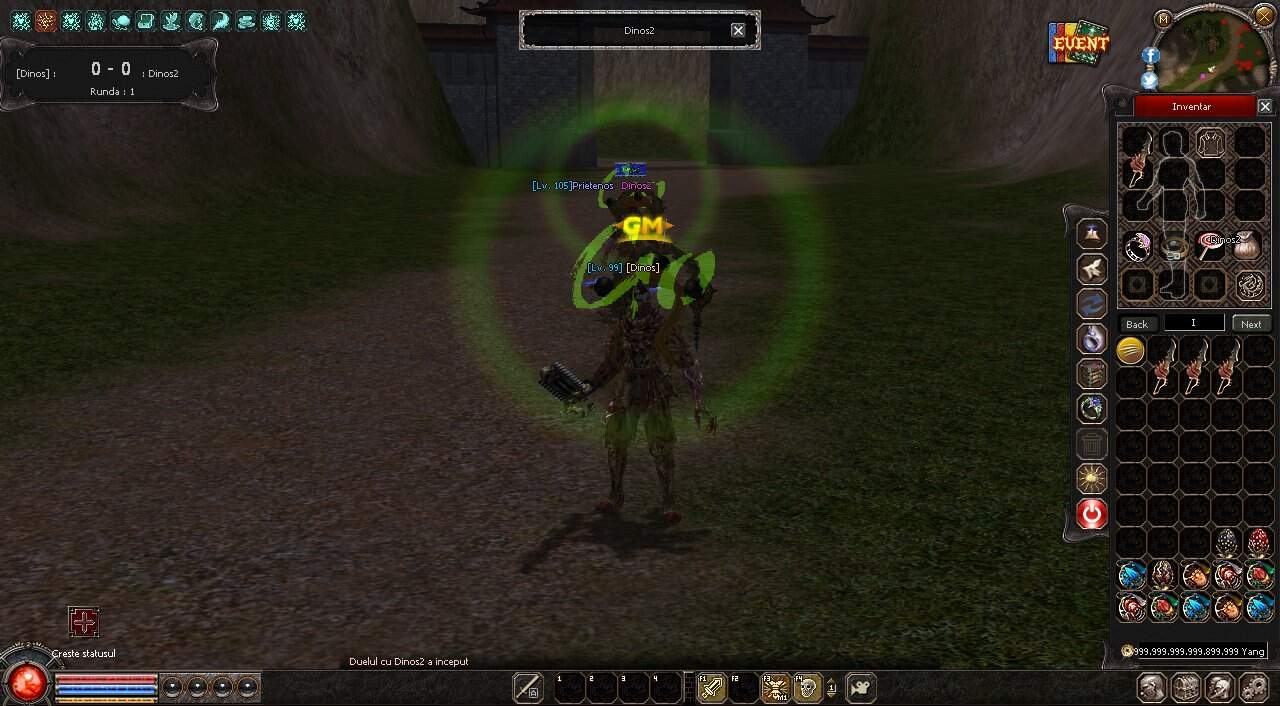
Task: Open the trash can icon in side bar
Action: 1092,444
